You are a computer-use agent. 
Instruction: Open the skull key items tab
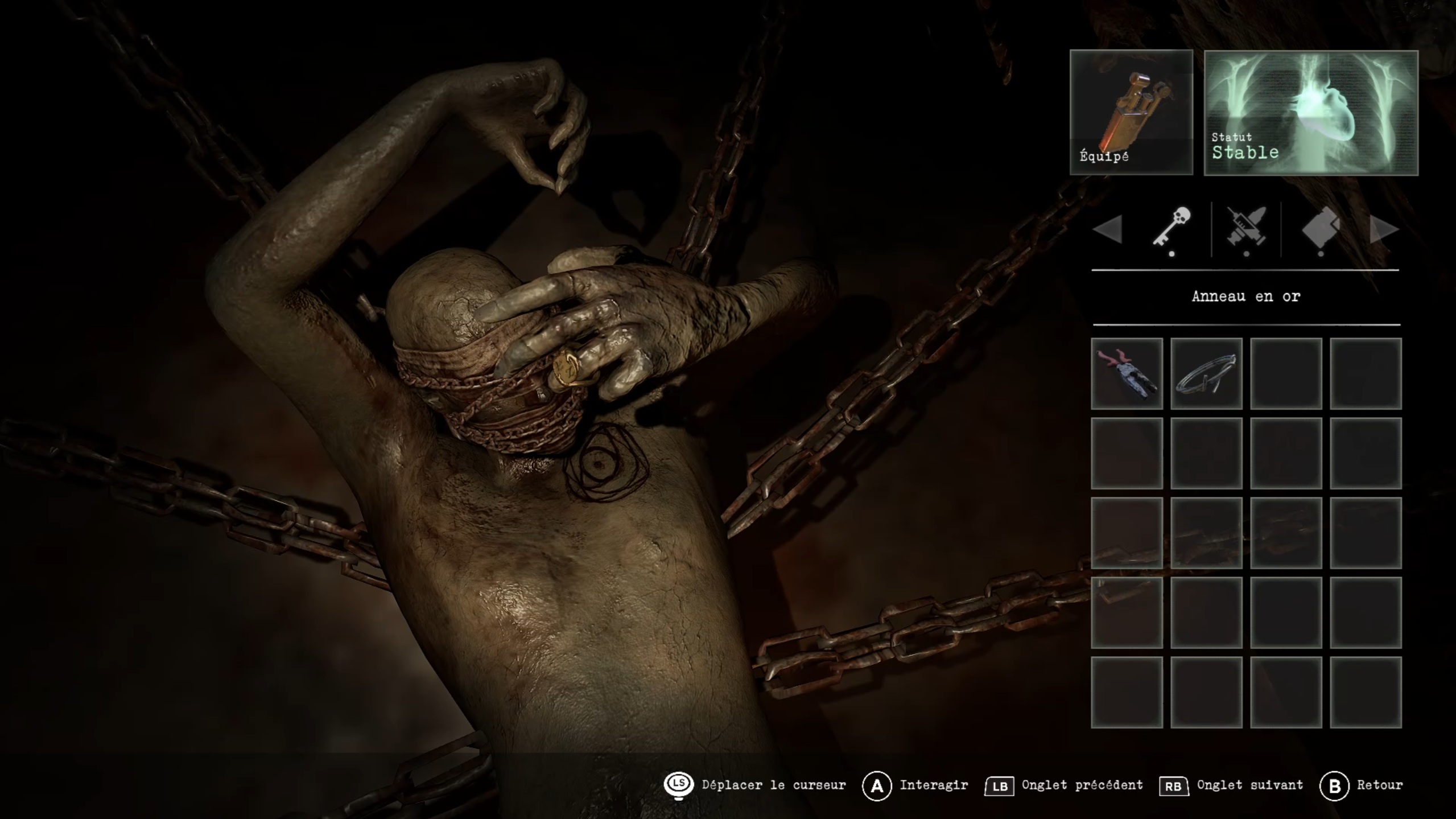[x=1172, y=228]
